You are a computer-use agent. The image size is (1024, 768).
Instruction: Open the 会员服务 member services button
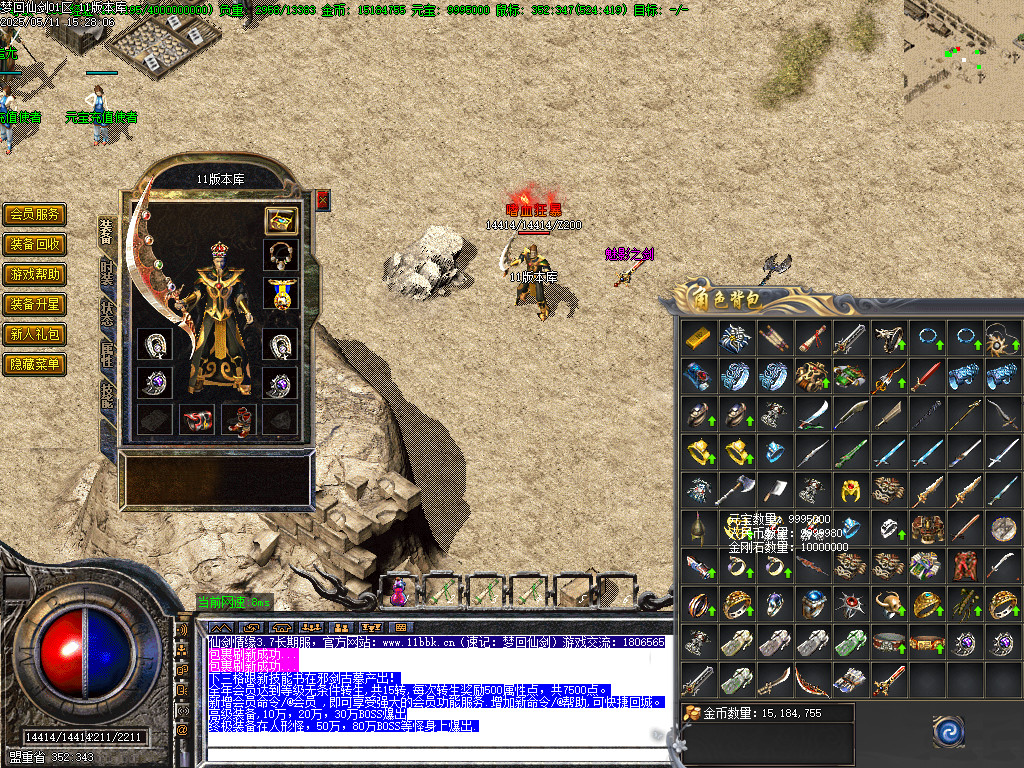click(35, 214)
